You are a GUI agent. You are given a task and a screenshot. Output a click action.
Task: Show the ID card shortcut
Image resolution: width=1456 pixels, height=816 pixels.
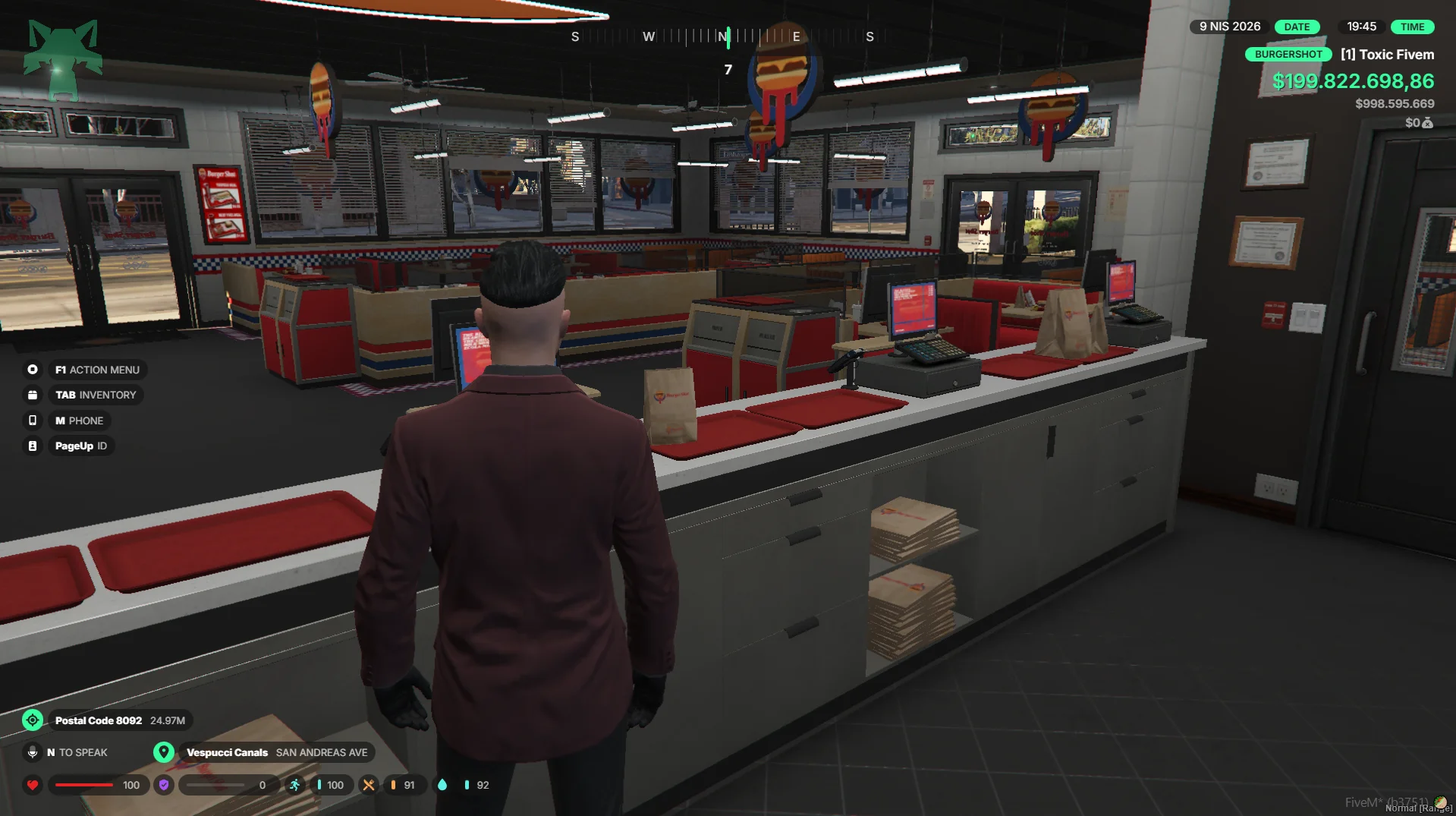[80, 446]
